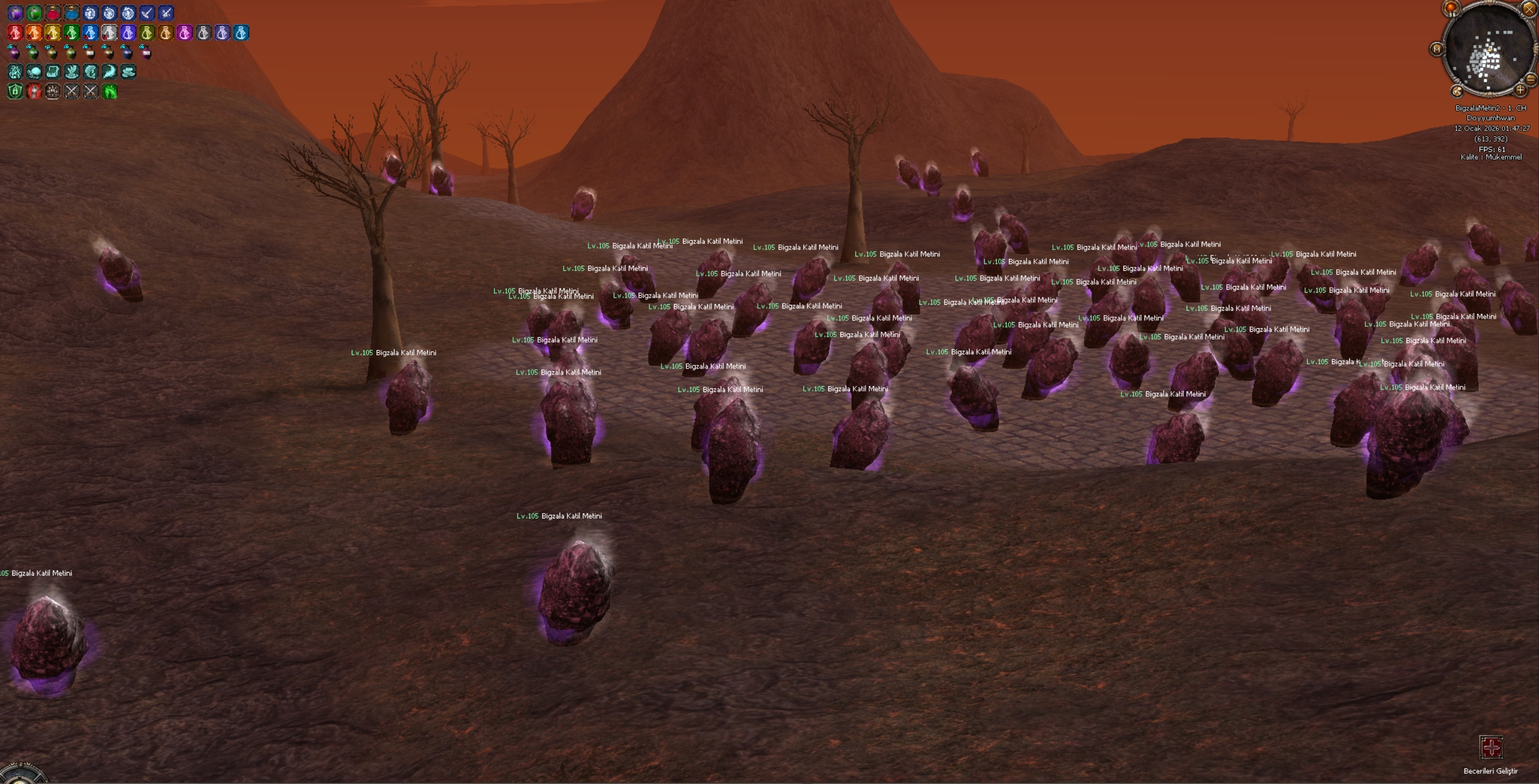This screenshot has height=784, width=1539.
Task: Click the orange orb icon above minimap
Action: click(x=1451, y=8)
